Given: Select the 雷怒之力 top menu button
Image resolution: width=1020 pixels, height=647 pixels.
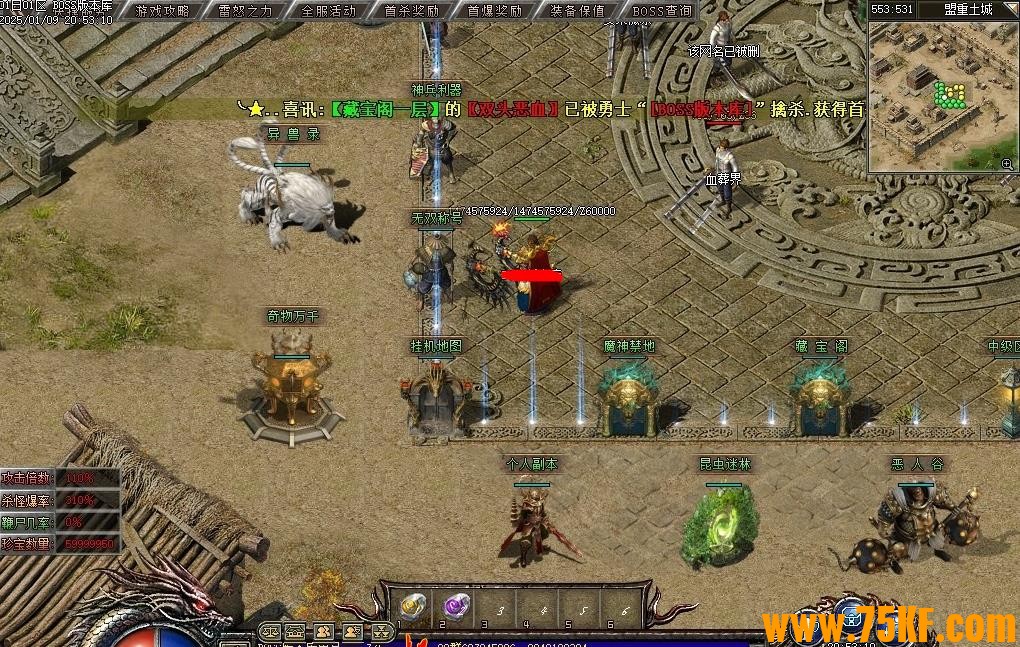Looking at the screenshot, I should pos(246,11).
